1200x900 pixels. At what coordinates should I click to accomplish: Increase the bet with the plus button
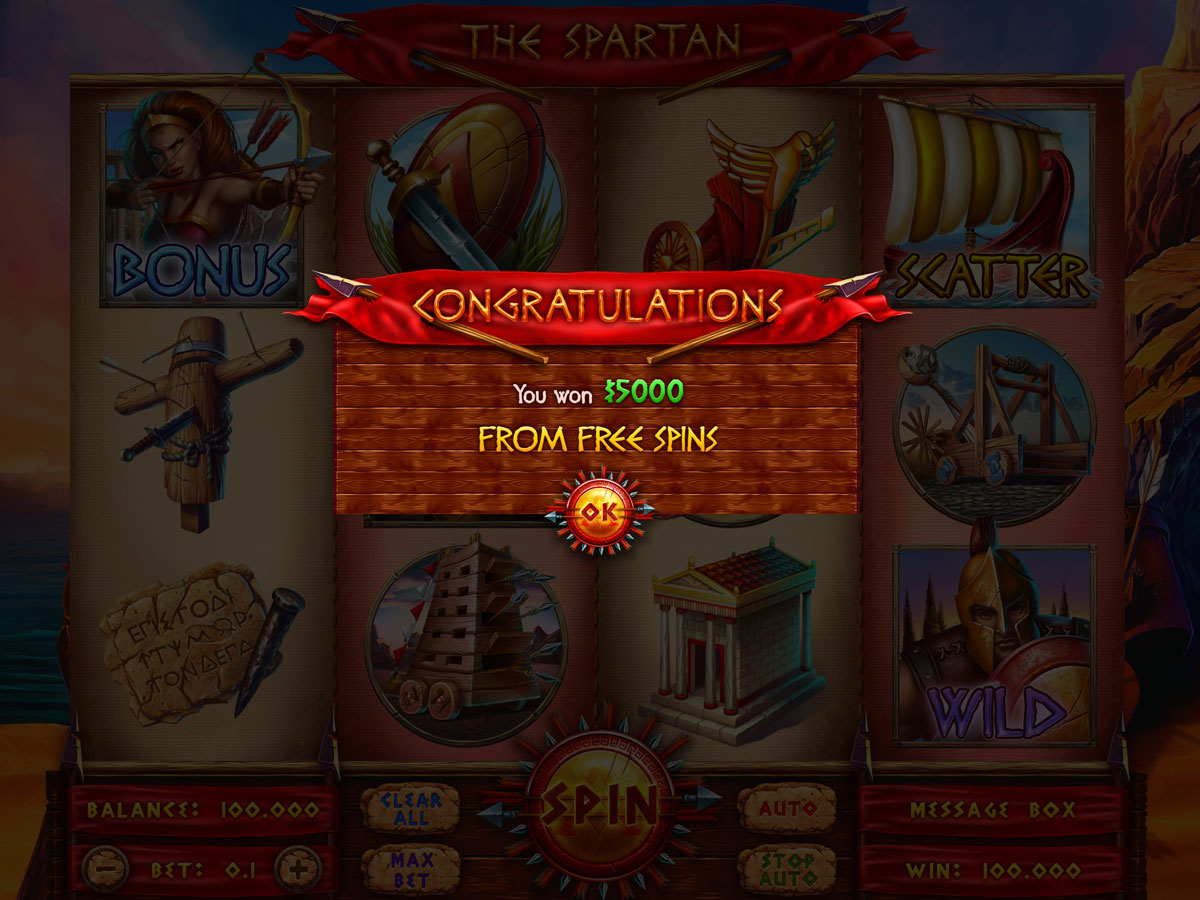297,869
